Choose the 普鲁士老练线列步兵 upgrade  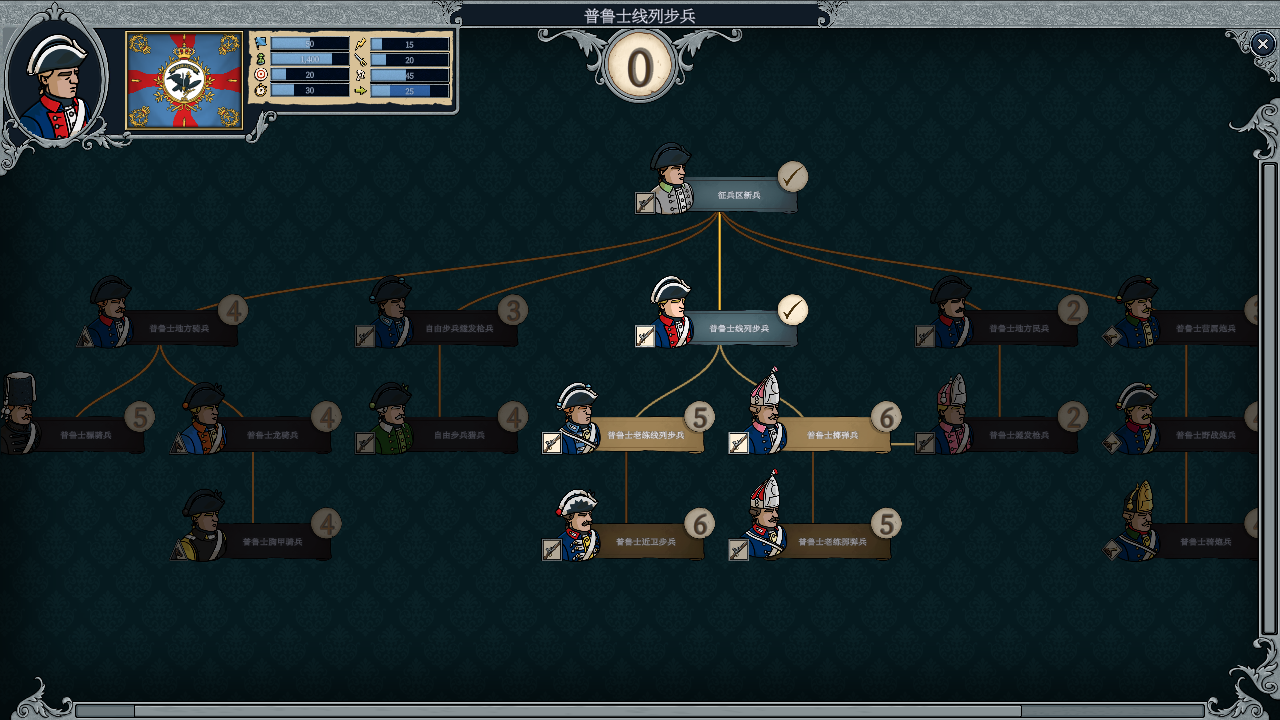645,435
